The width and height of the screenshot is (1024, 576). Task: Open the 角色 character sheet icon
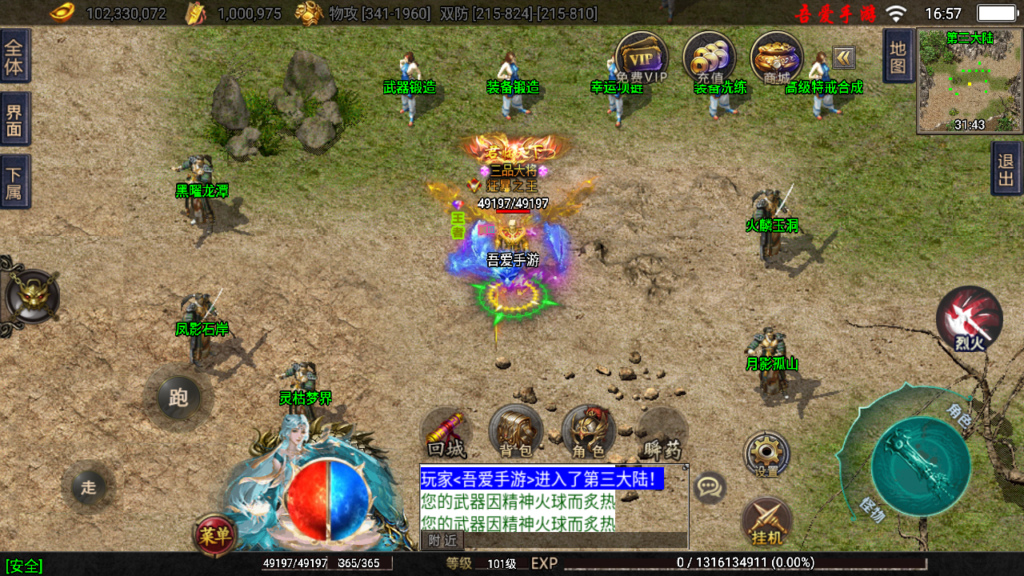tap(588, 433)
